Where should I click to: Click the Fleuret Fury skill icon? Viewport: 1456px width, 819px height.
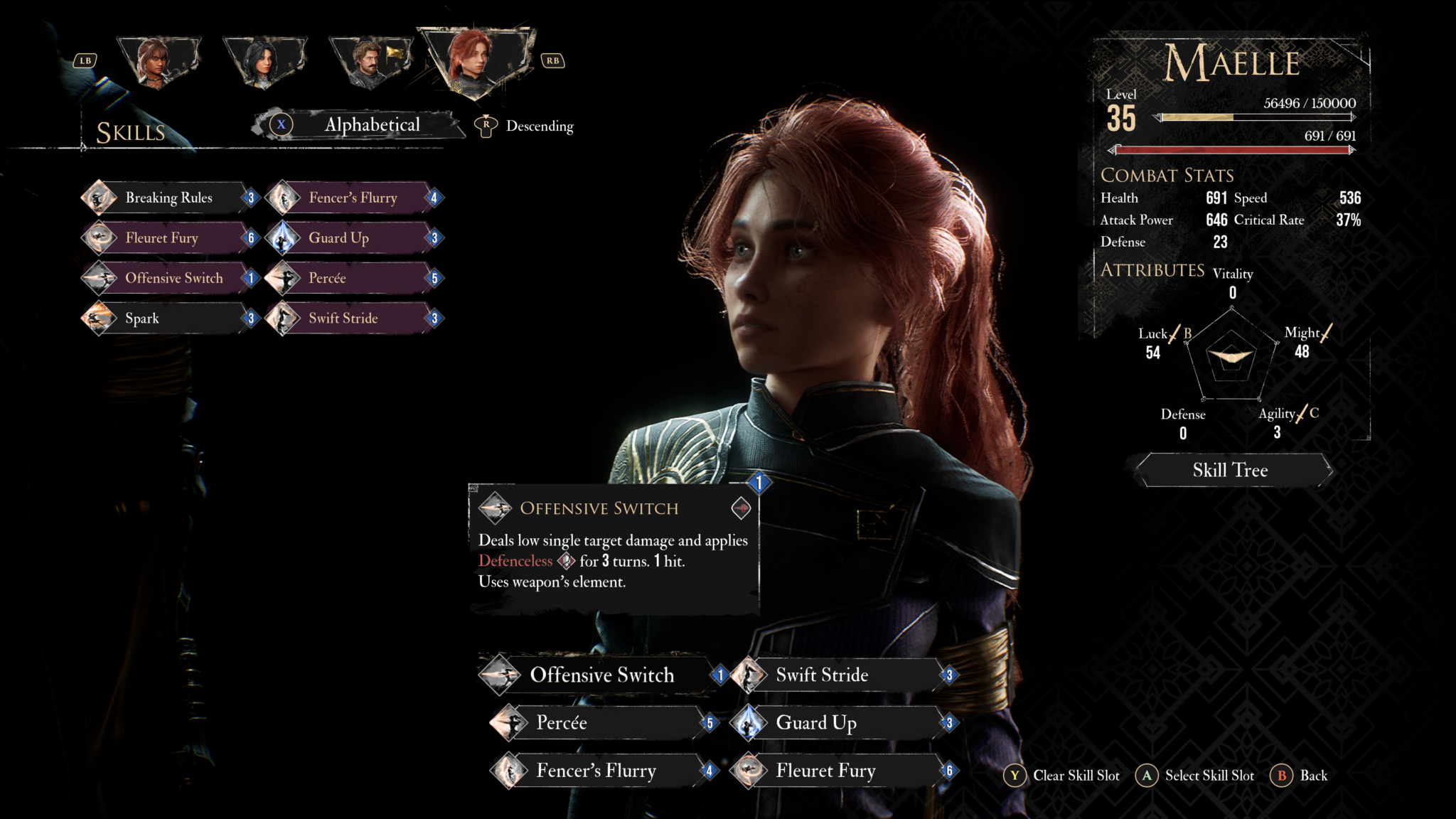point(100,237)
